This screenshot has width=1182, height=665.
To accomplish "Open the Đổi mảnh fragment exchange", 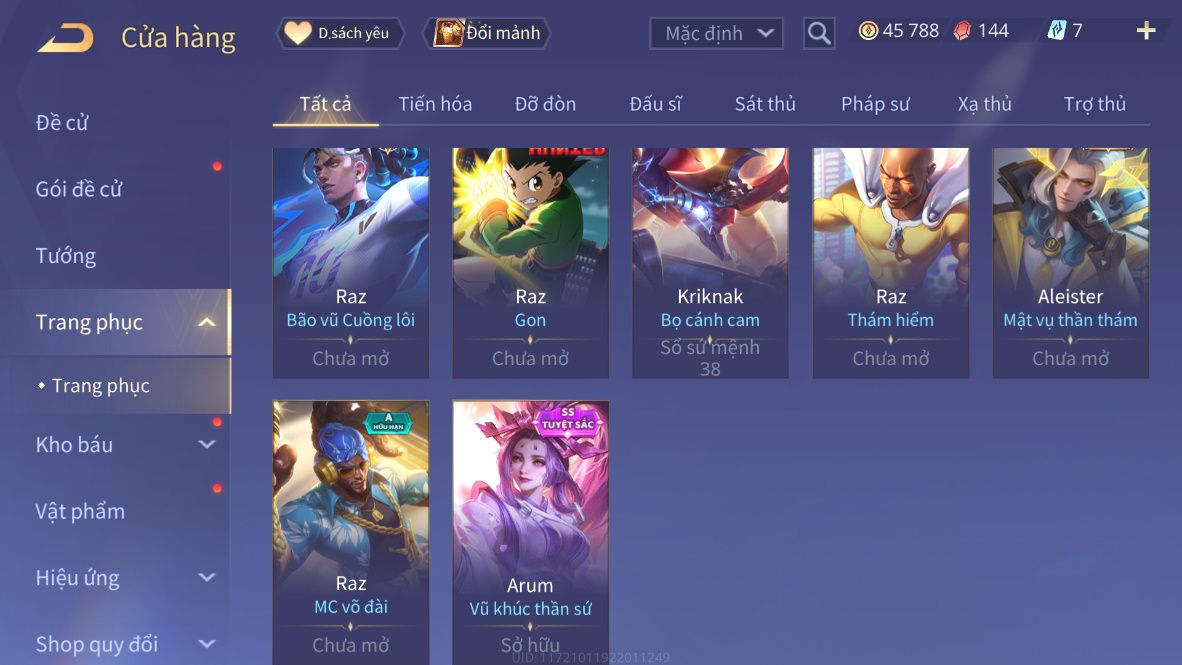I will [x=487, y=33].
